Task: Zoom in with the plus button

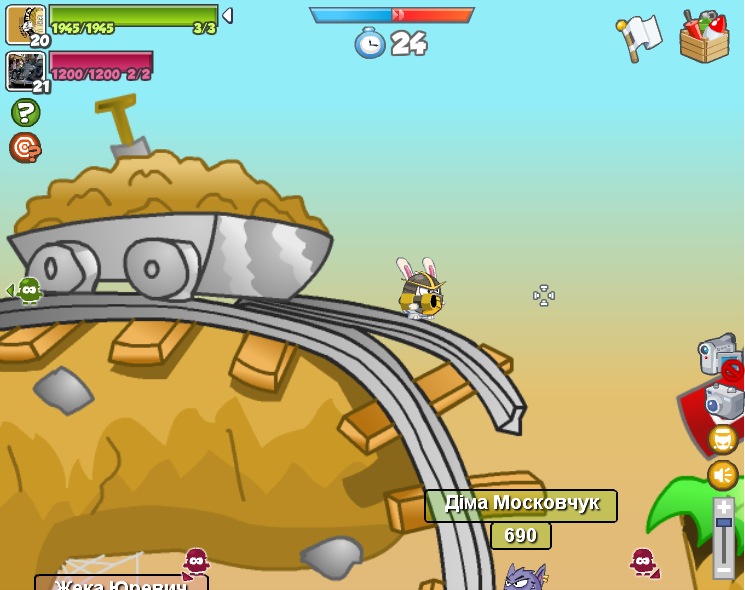Action: pyautogui.click(x=723, y=506)
